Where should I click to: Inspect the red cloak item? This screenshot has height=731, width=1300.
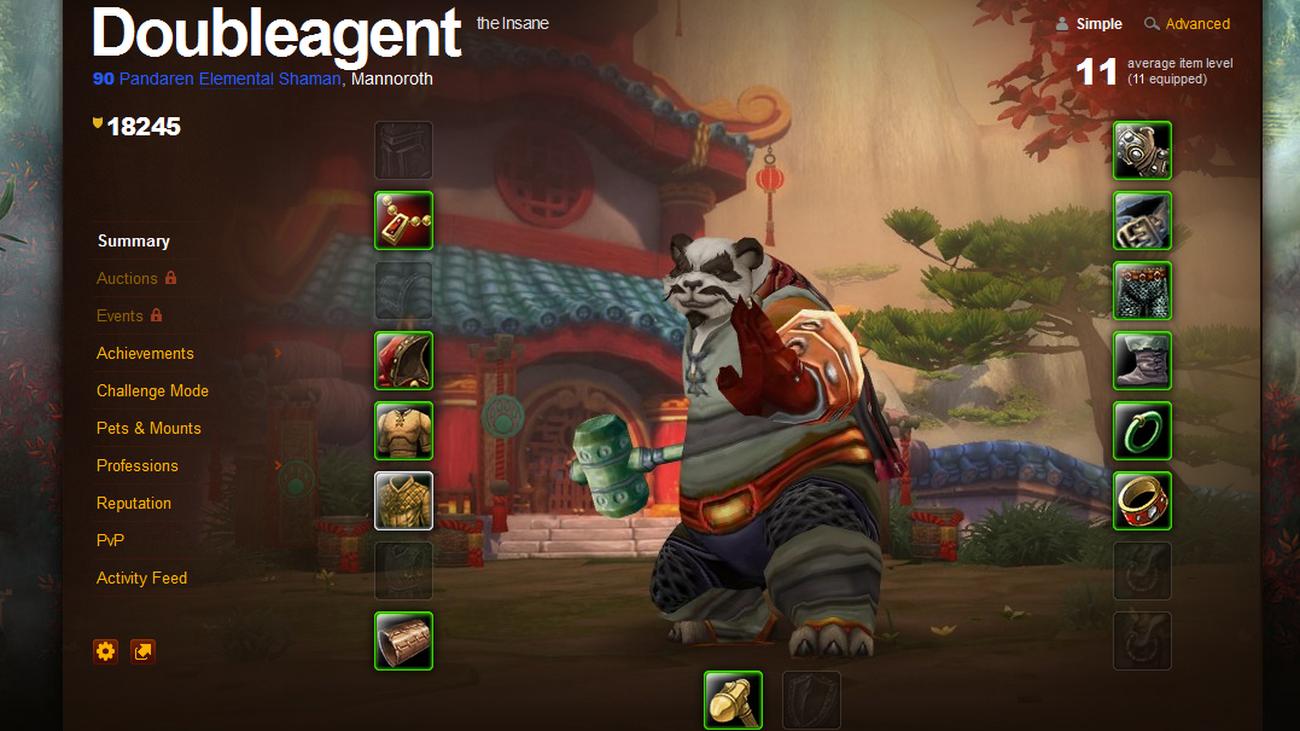click(404, 361)
